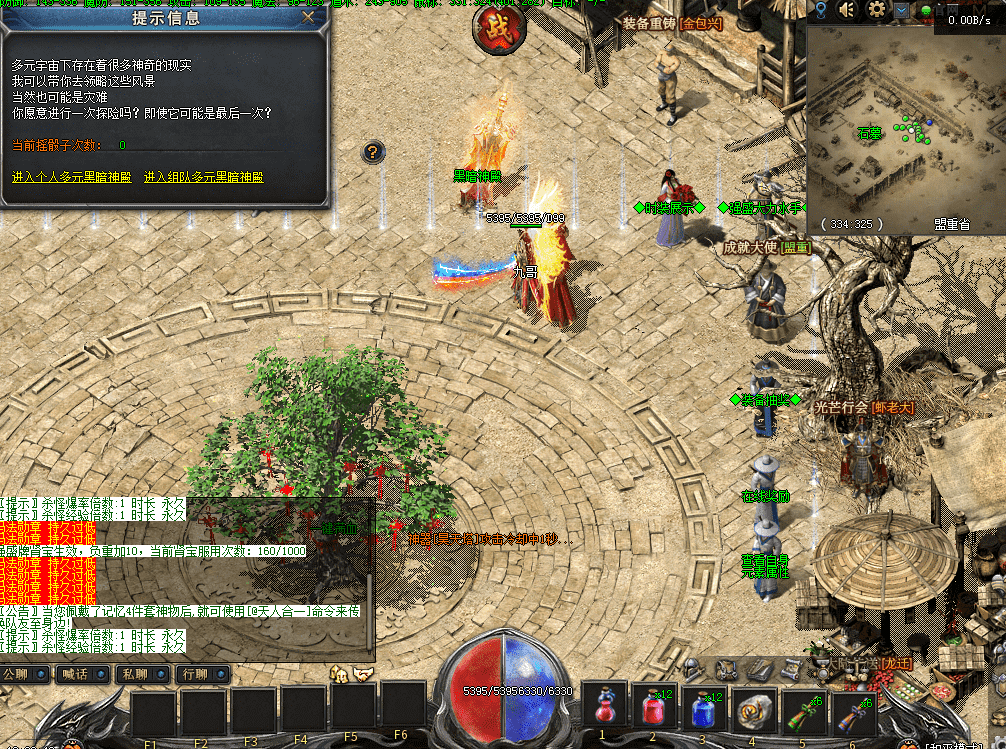Use the red health potion stack in slot 2
The height and width of the screenshot is (749, 1006).
[654, 710]
